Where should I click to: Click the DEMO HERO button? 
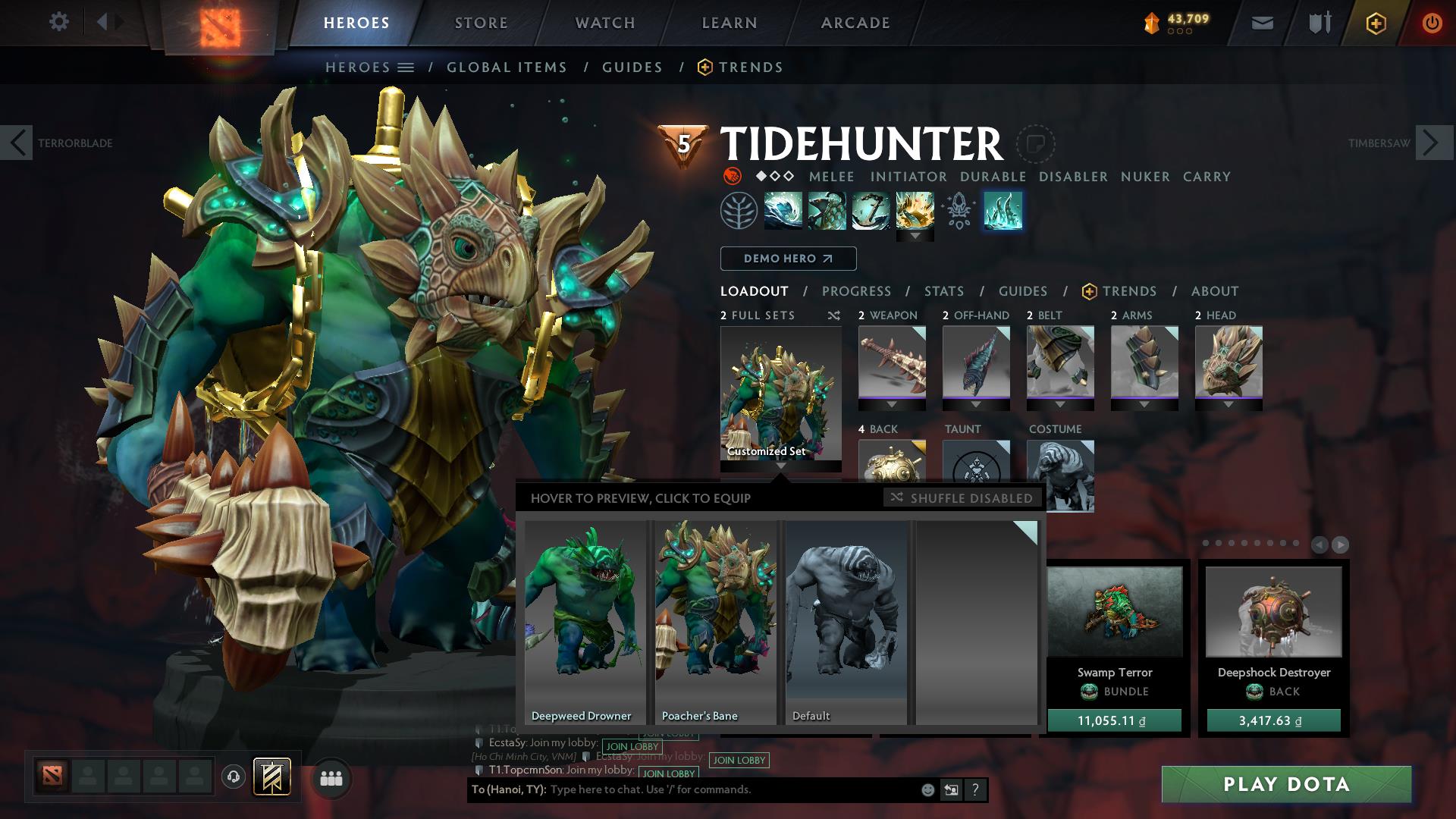(788, 259)
